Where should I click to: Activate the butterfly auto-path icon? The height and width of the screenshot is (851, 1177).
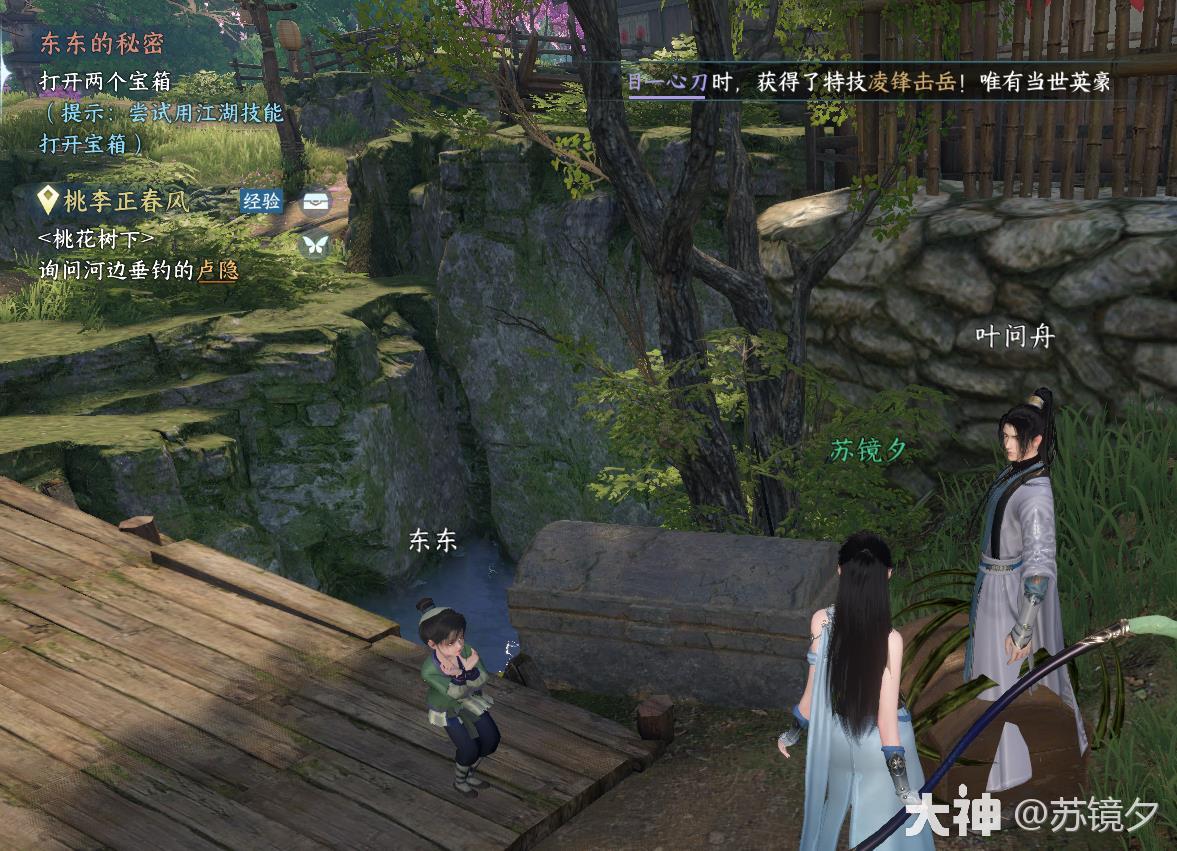(x=315, y=244)
